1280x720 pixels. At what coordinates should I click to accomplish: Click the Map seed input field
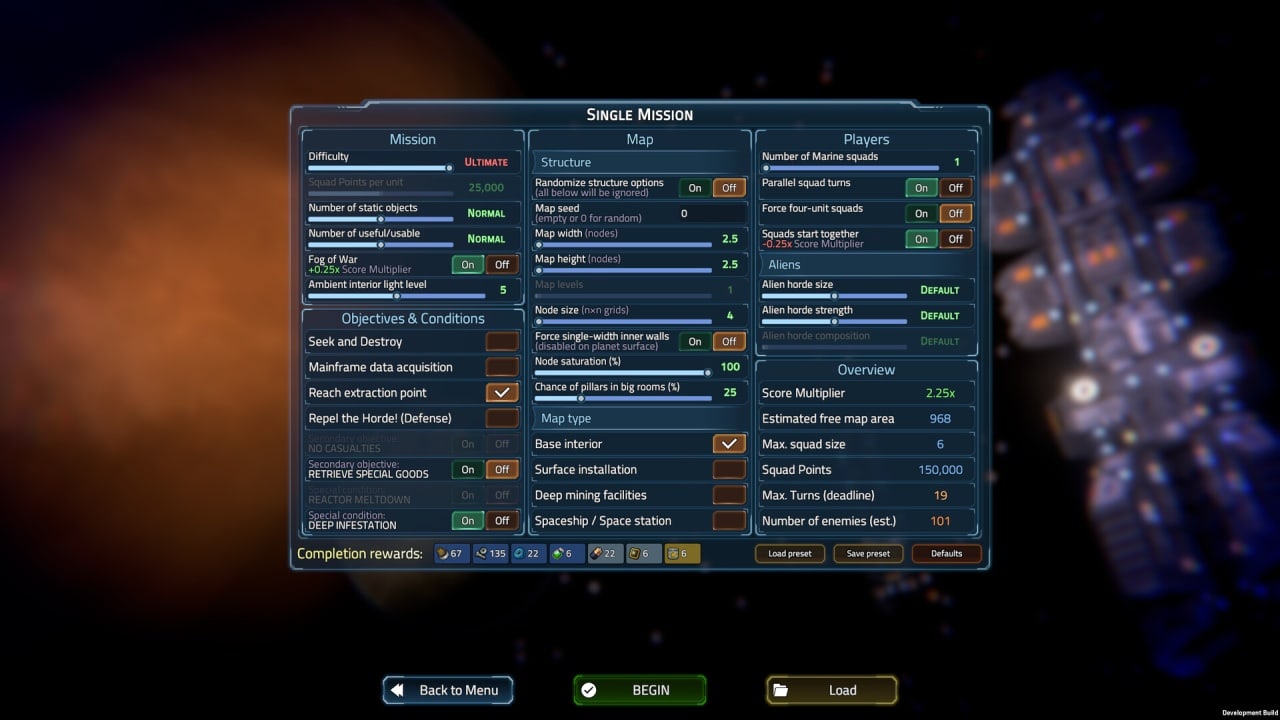(712, 213)
